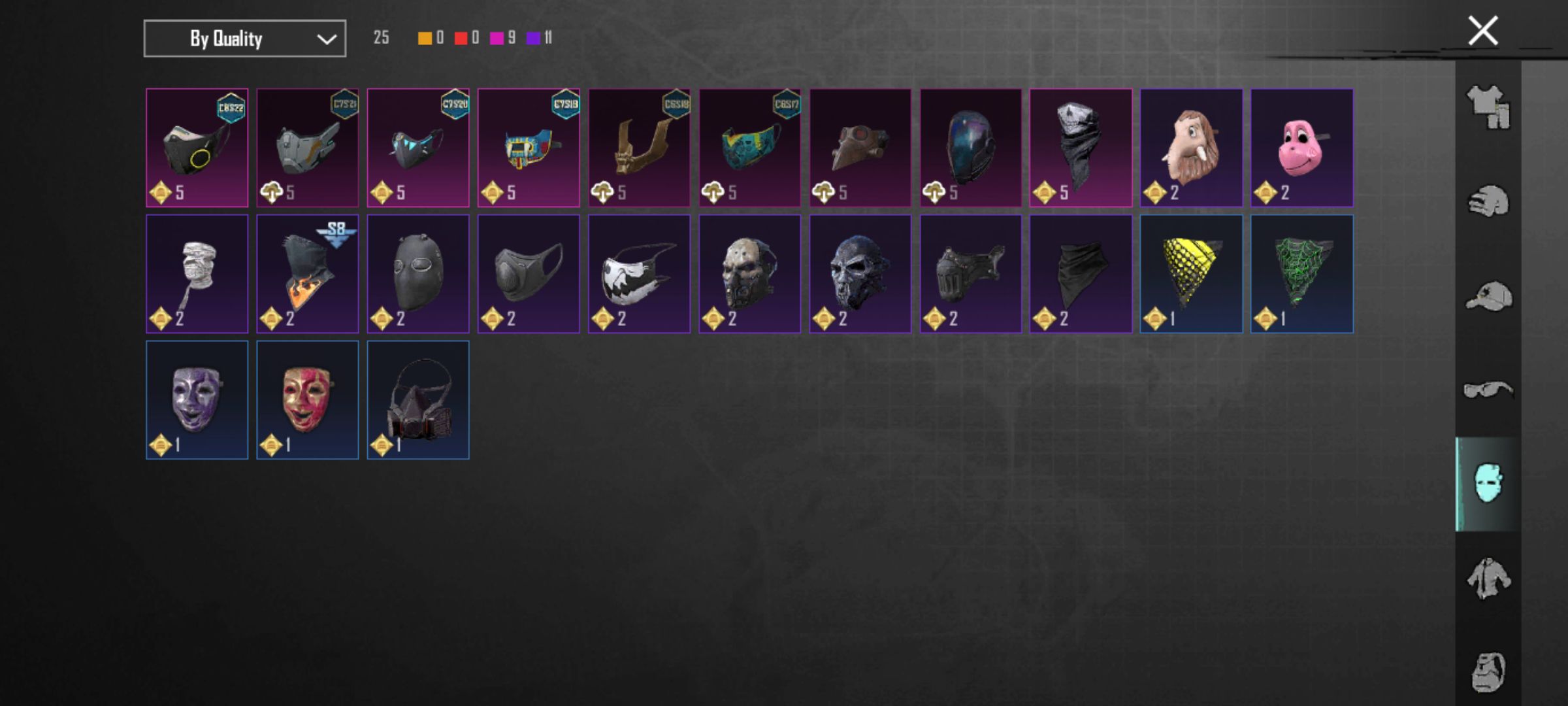Choose the gas respirator mask
The image size is (1568, 706).
tap(417, 399)
